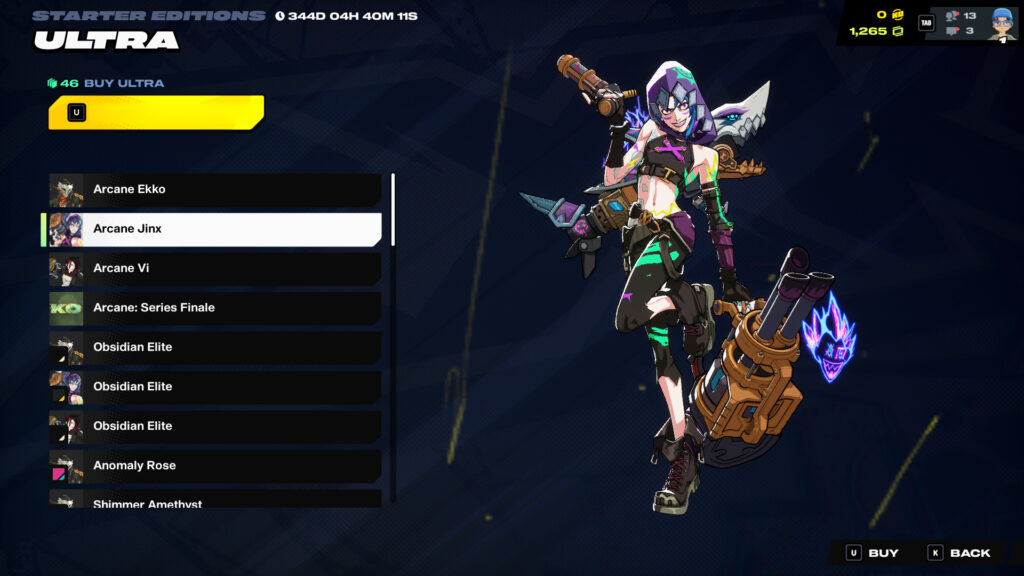1024x576 pixels.
Task: Preview the Arcane: Series Finale item
Action: pos(215,308)
